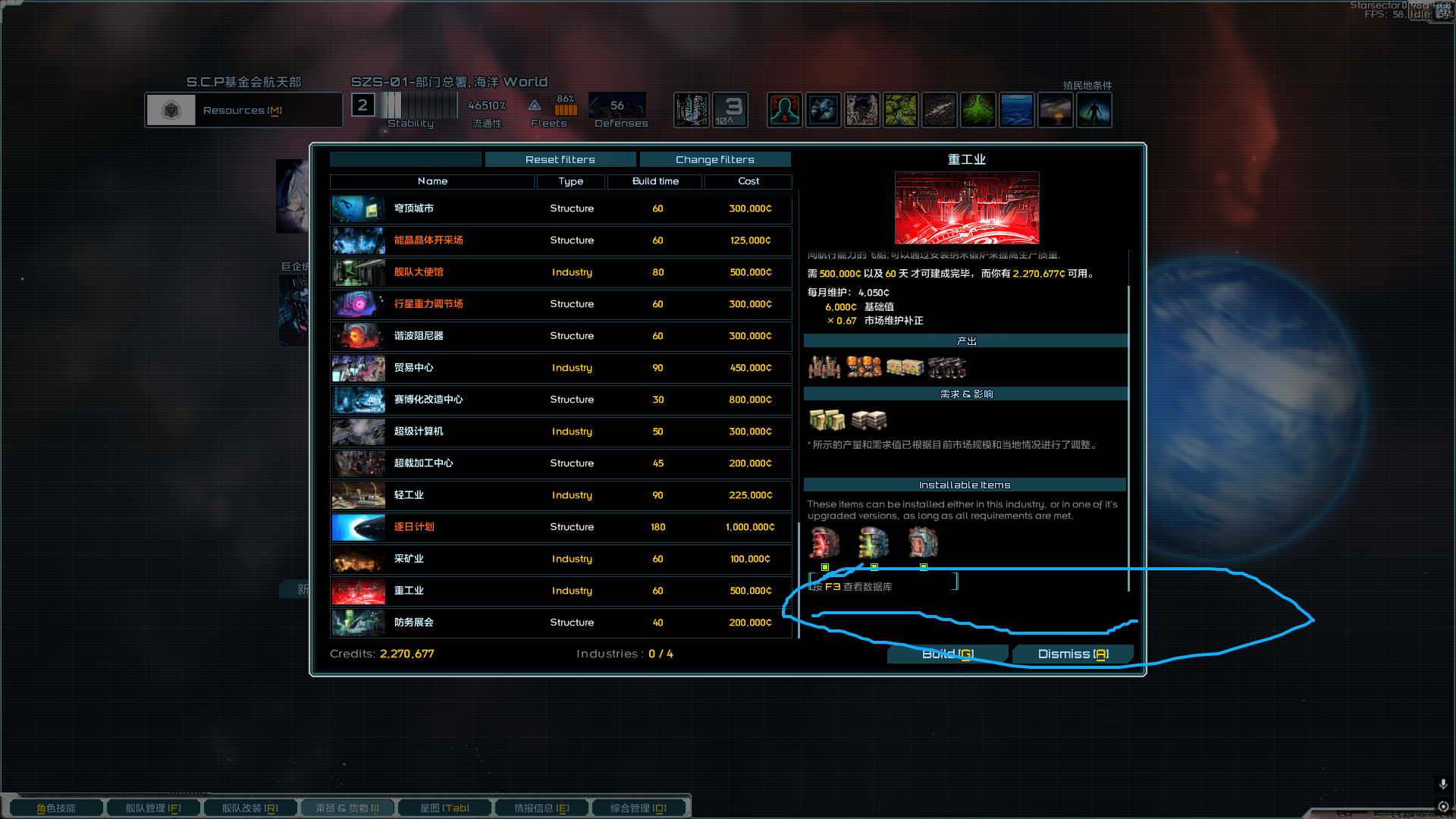This screenshot has width=1456, height=819.
Task: Click the green corrupted nanoforge item icon
Action: click(x=873, y=541)
